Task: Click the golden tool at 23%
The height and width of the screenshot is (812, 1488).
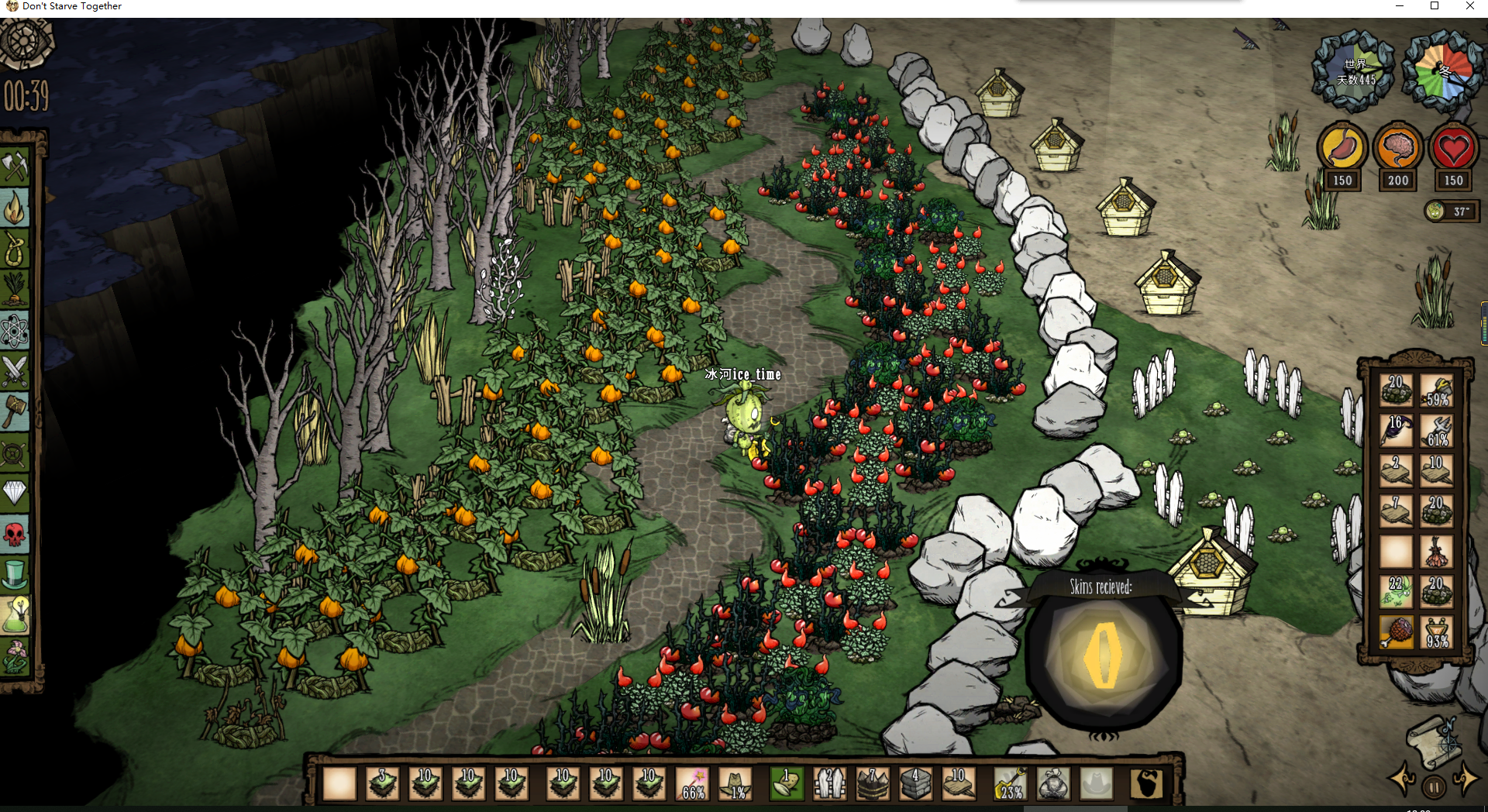Action: 1010,783
